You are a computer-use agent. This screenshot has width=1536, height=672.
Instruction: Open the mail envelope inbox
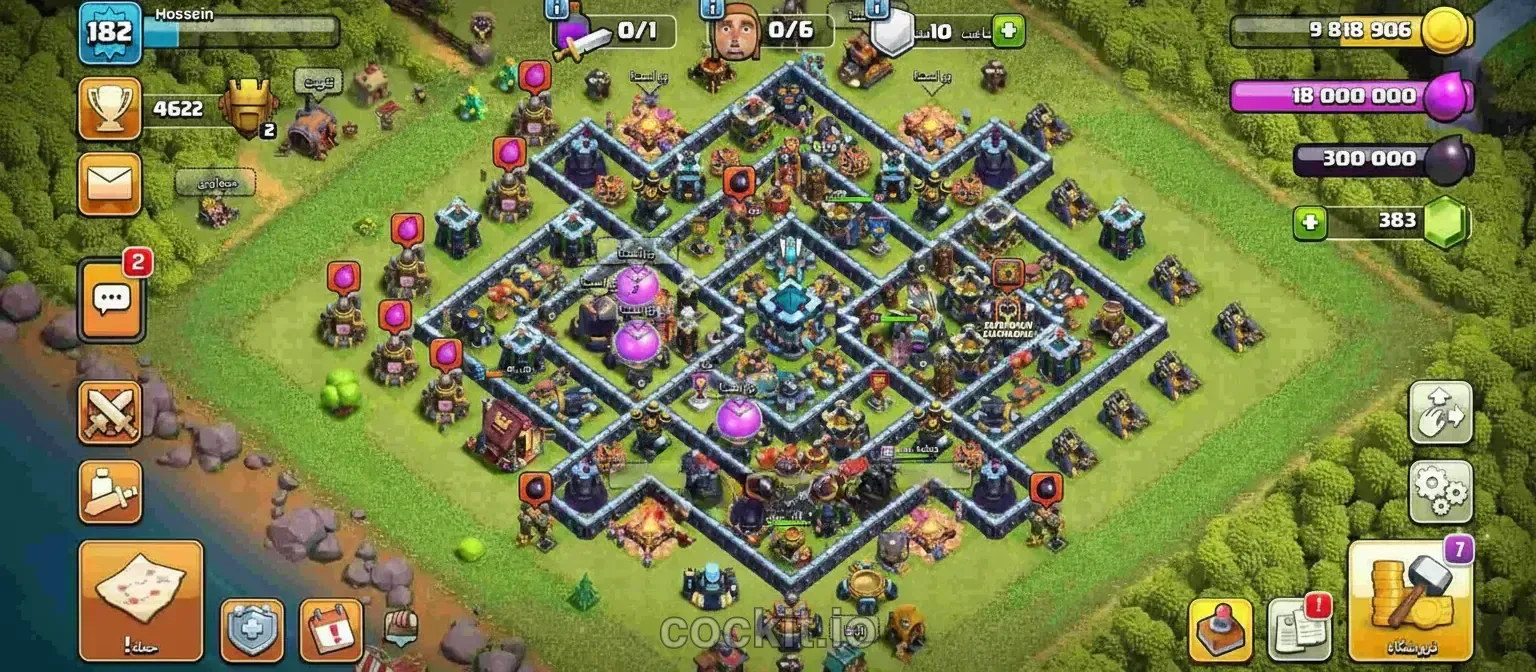(110, 184)
